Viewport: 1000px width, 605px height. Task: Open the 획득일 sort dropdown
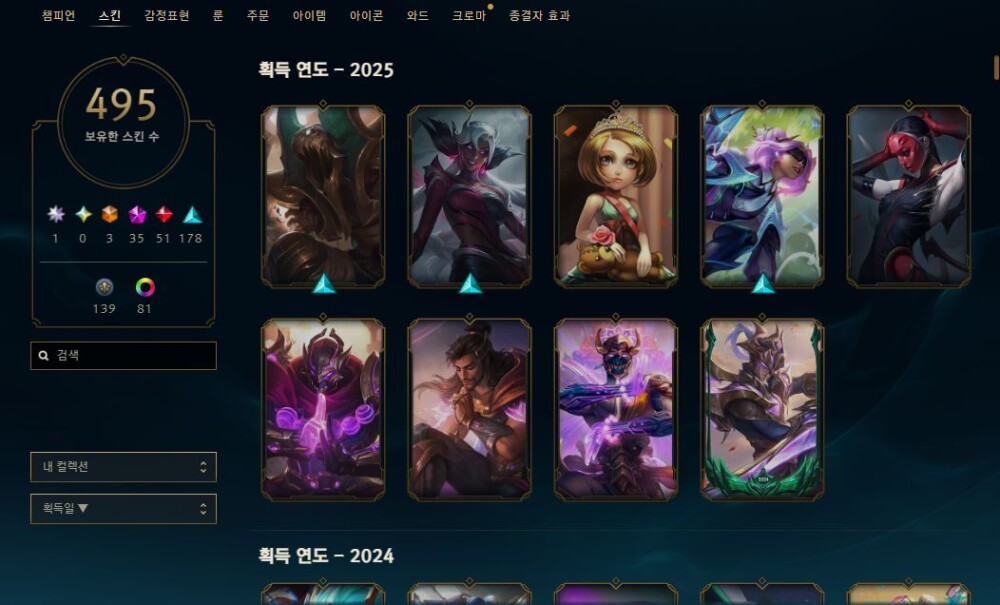click(x=123, y=509)
